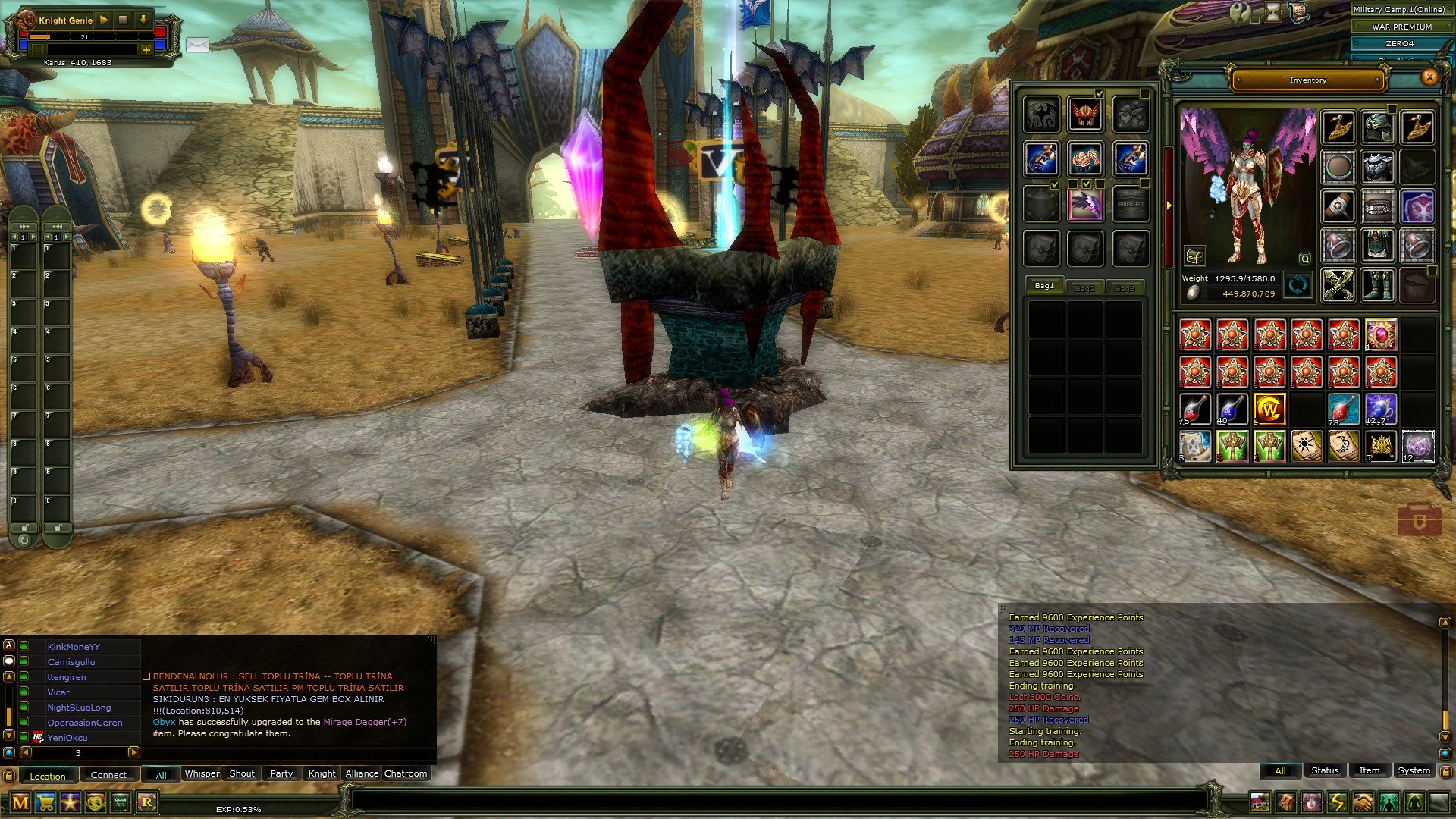This screenshot has height=819, width=1456.
Task: Close the Inventory window
Action: (1429, 77)
